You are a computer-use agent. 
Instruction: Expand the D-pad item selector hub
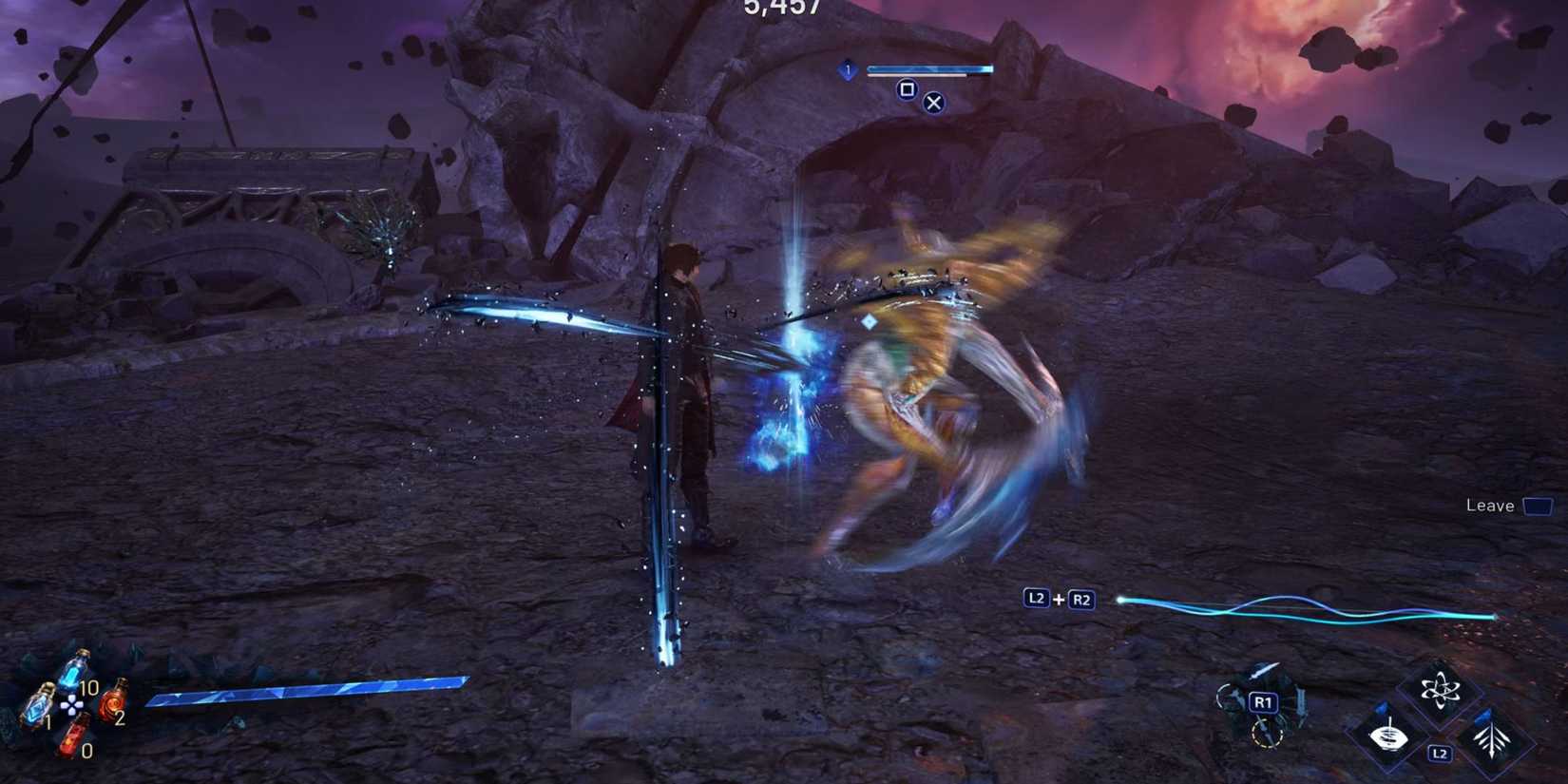coord(72,704)
